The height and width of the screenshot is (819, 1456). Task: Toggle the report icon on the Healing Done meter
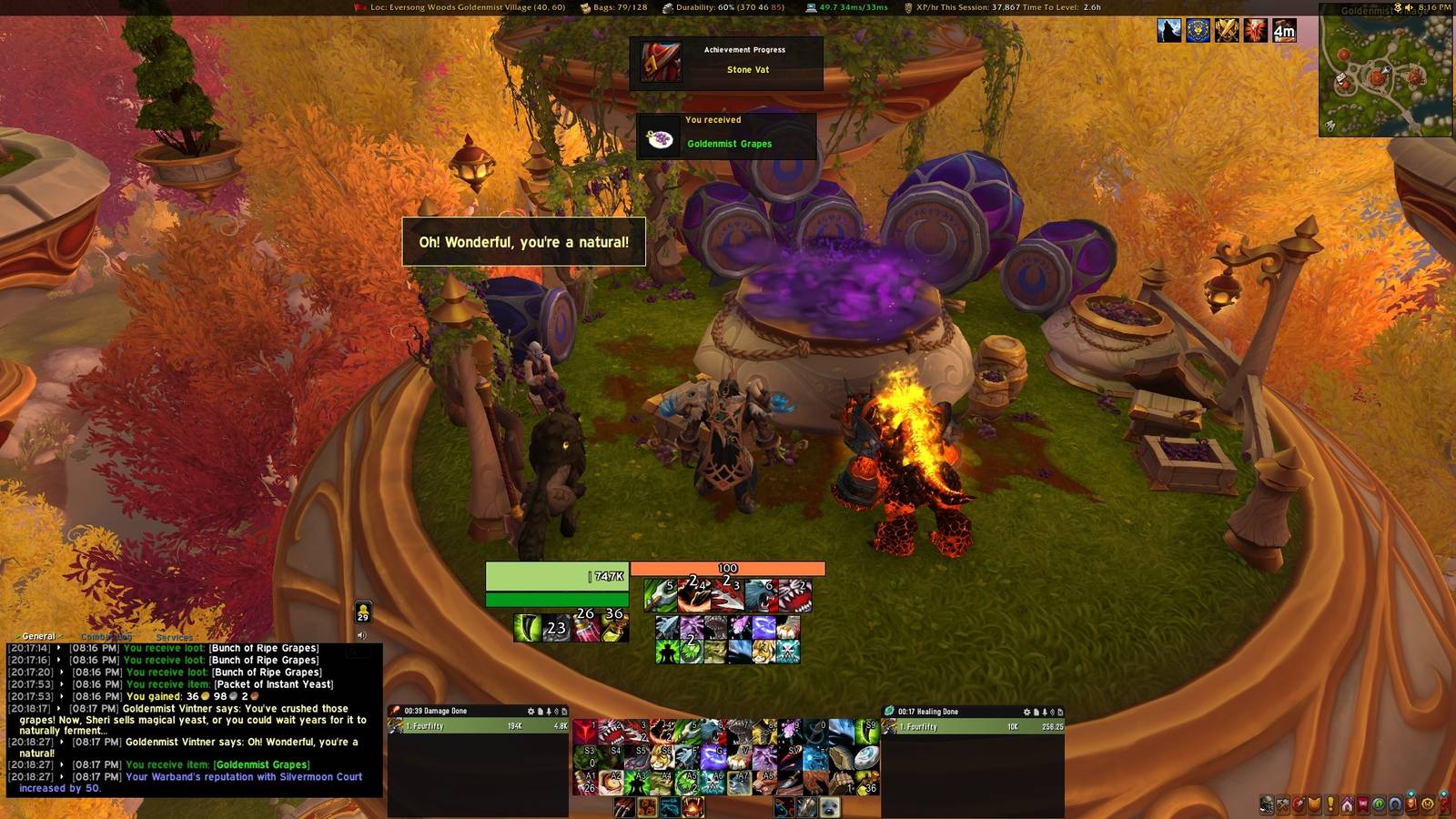1037,713
